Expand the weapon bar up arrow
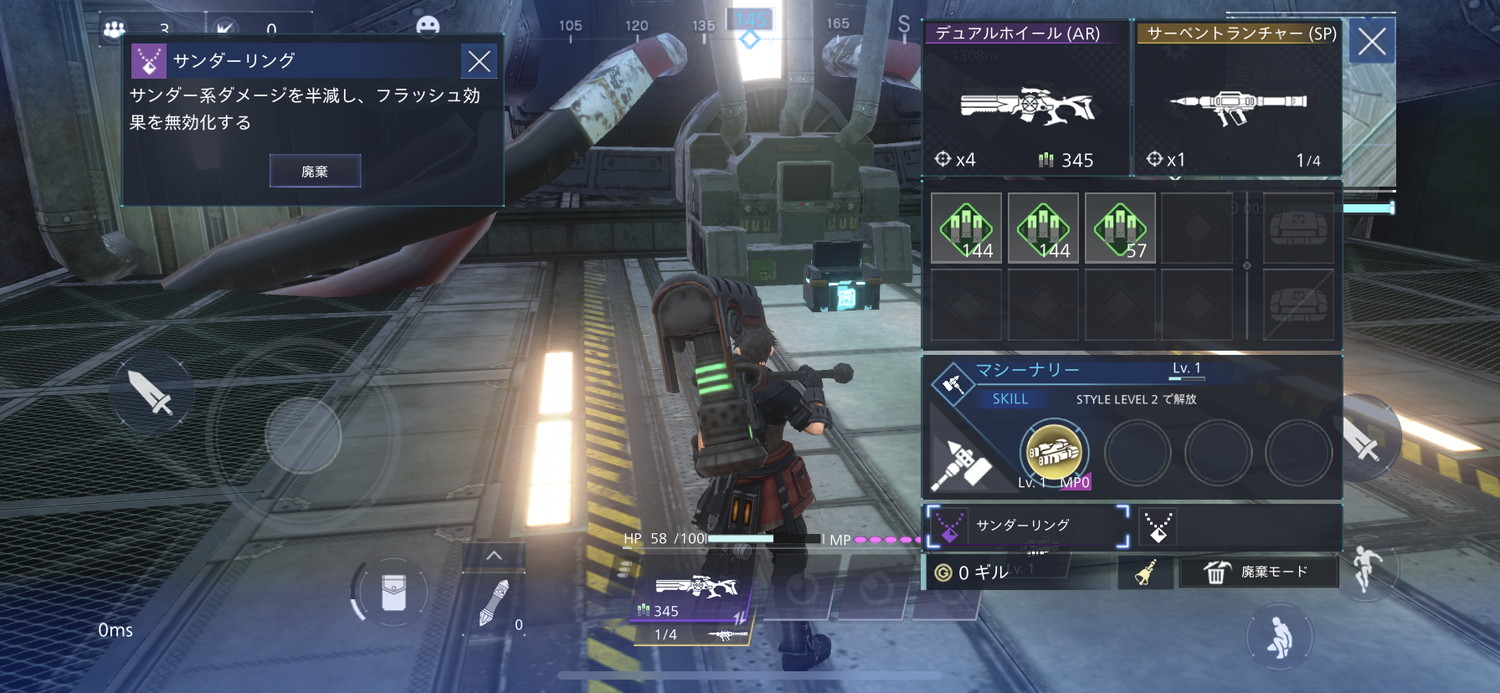The height and width of the screenshot is (693, 1500). [x=492, y=556]
